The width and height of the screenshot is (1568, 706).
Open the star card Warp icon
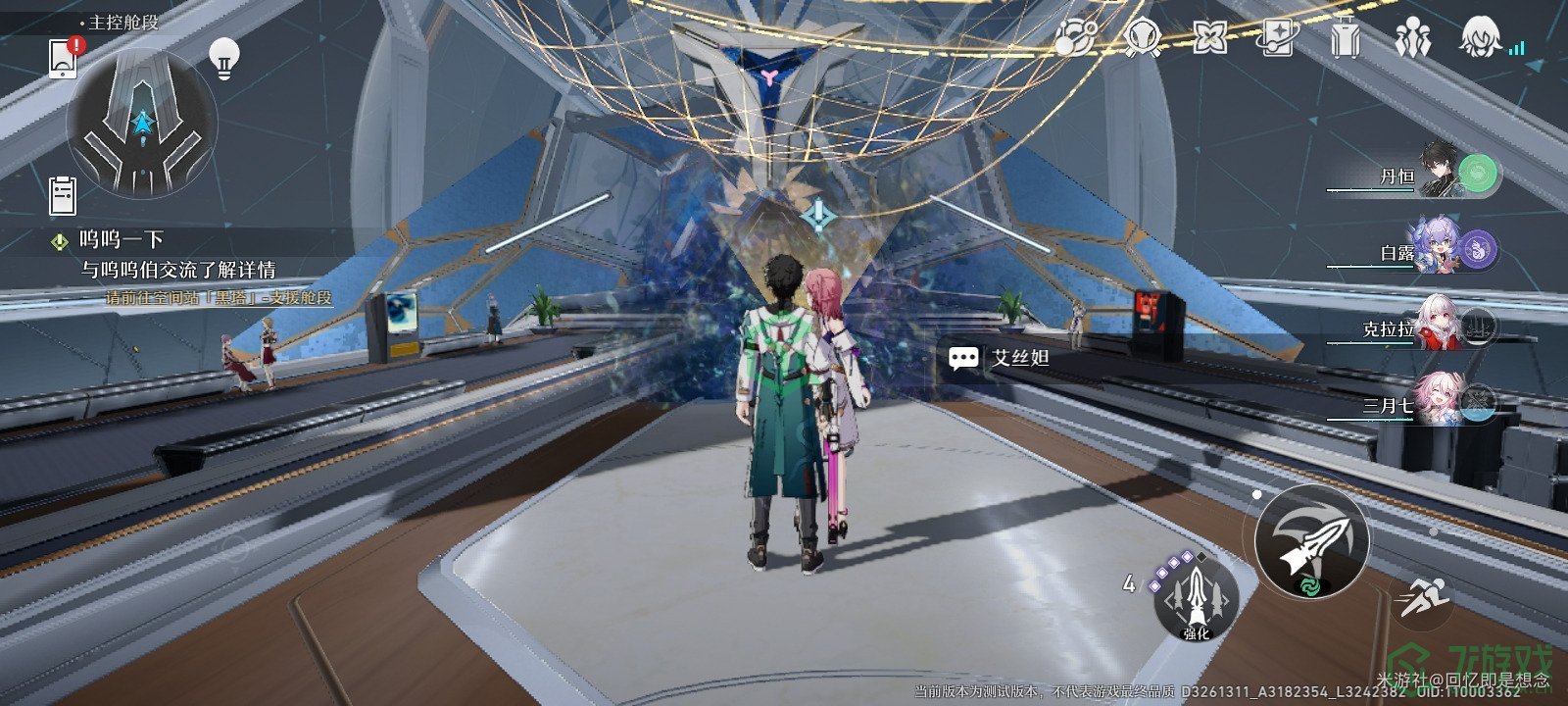1277,38
